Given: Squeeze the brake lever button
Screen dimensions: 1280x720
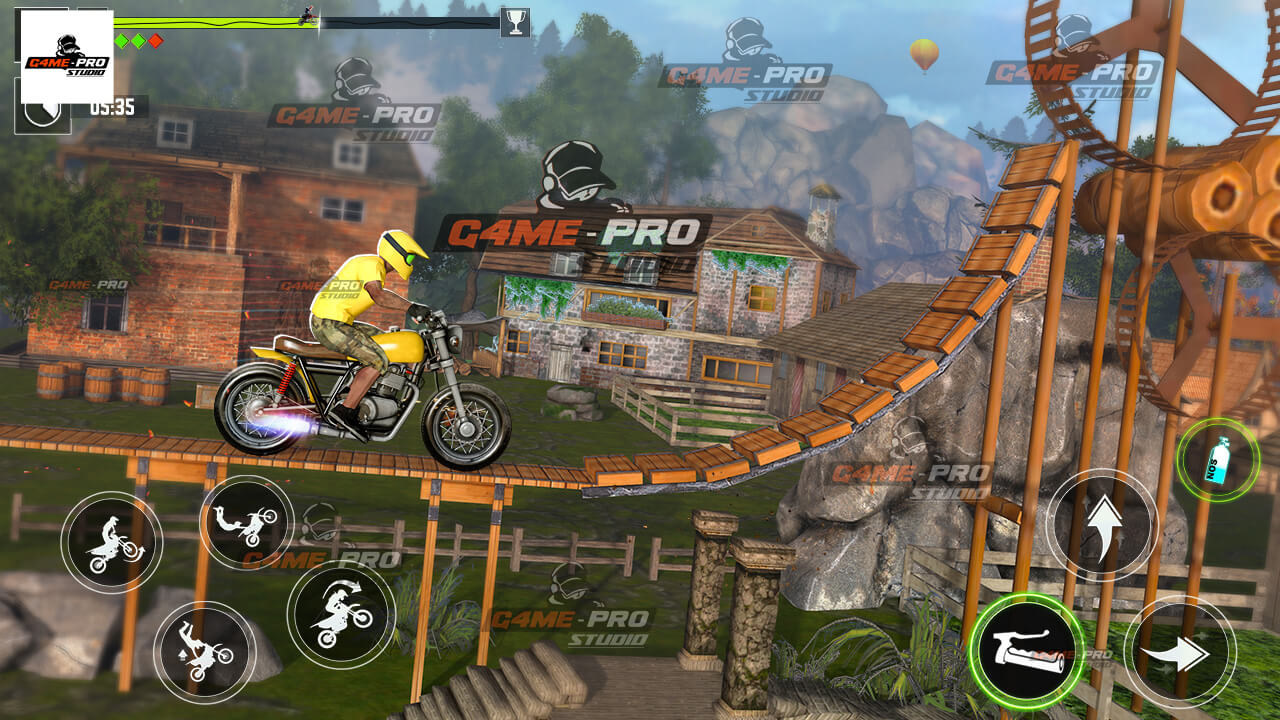Looking at the screenshot, I should click(x=1027, y=651).
